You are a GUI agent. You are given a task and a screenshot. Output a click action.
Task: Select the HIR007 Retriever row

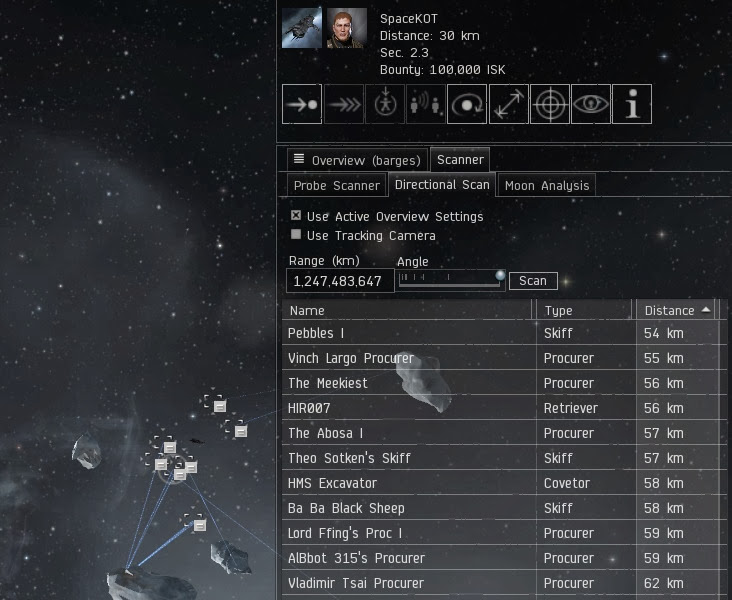[408, 408]
